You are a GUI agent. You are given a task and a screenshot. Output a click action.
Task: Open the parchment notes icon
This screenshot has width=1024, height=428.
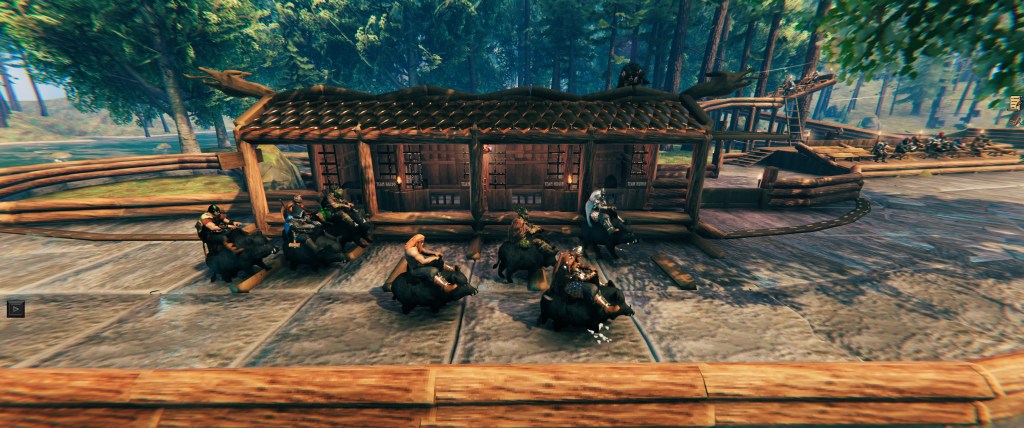coord(1015,102)
